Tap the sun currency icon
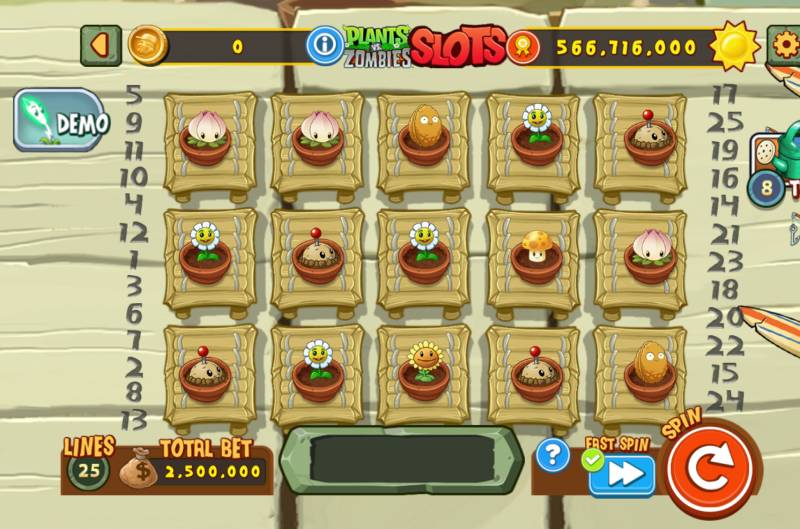The width and height of the screenshot is (800, 529). (736, 44)
